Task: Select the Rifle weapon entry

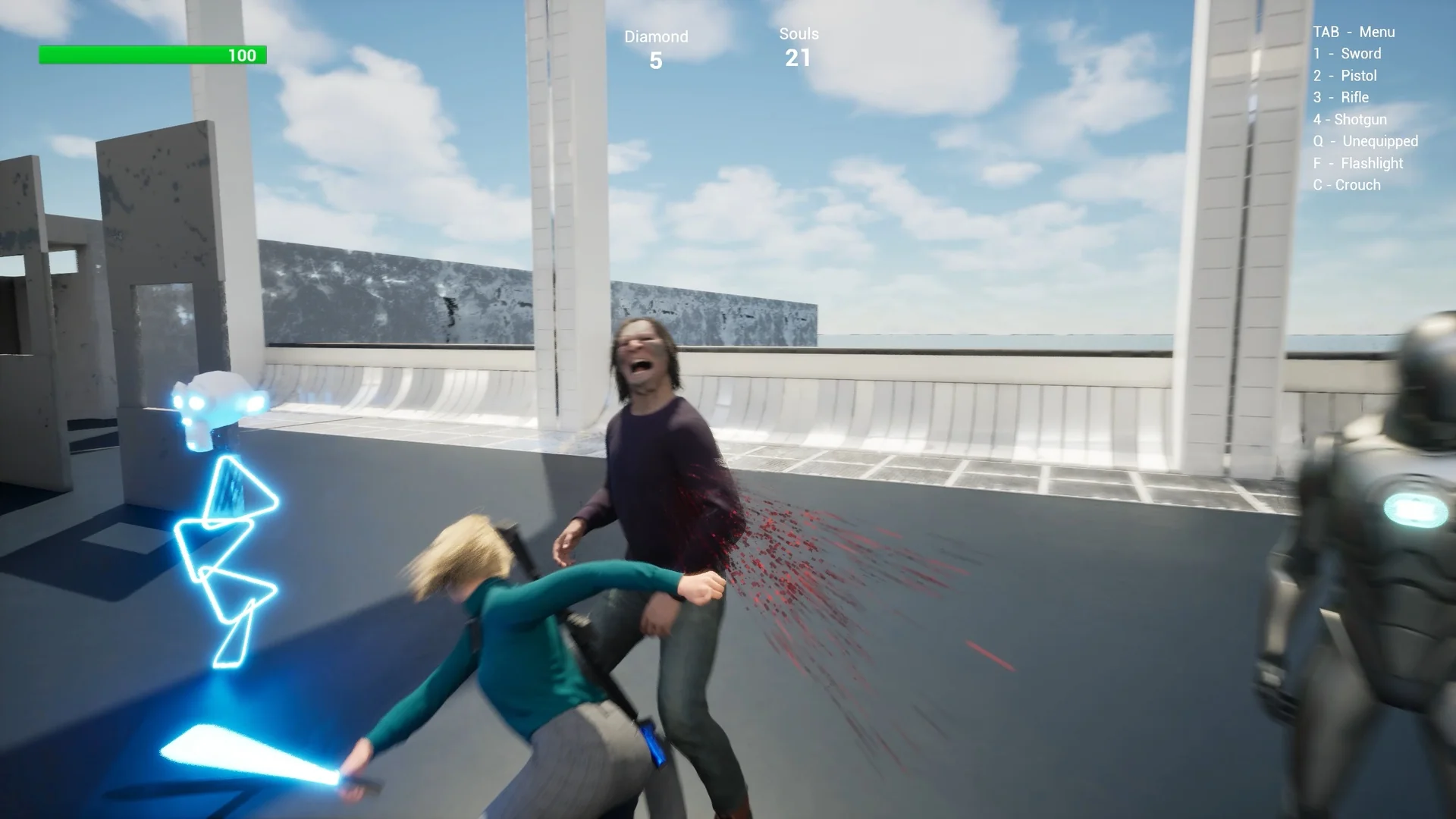Action: [x=1341, y=97]
